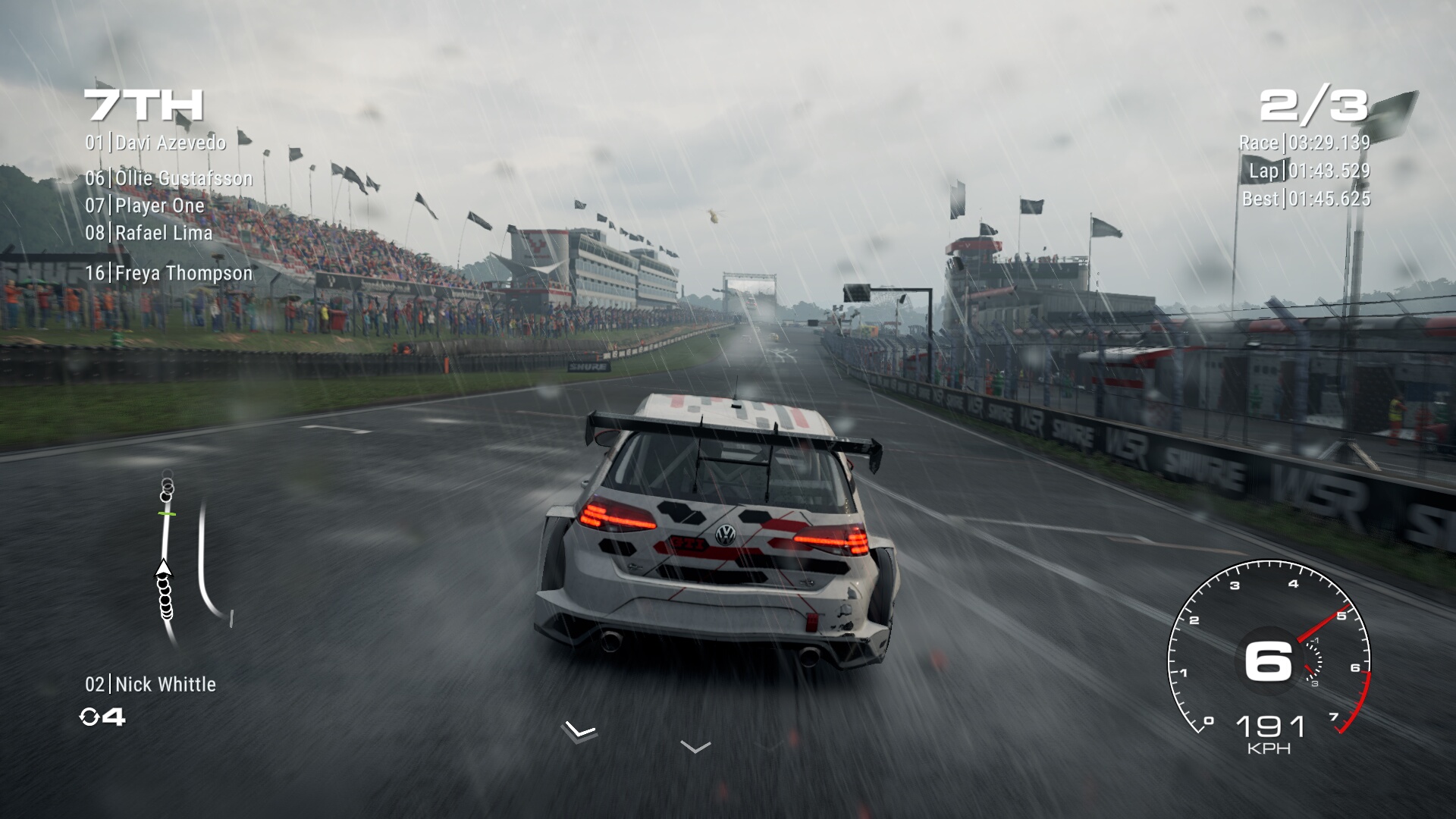Select the Nick Whittle teammate entry

[x=150, y=684]
